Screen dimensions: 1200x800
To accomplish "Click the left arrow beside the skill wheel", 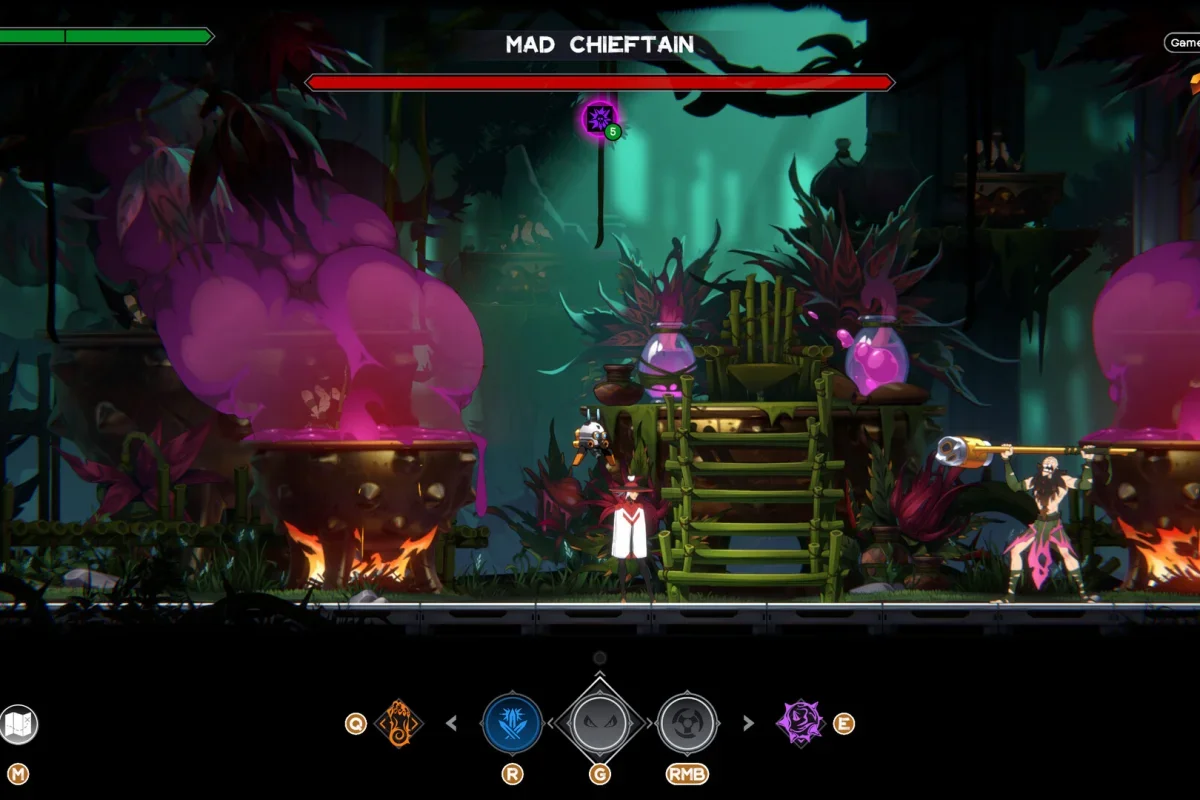I will 451,723.
